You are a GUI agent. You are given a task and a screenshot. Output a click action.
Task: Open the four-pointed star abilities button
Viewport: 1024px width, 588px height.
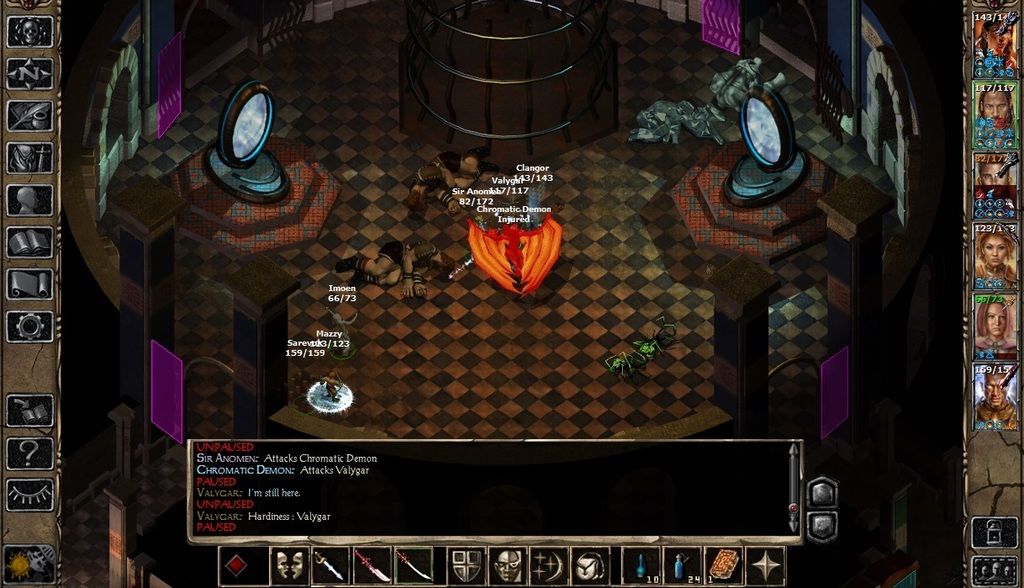pyautogui.click(x=767, y=566)
